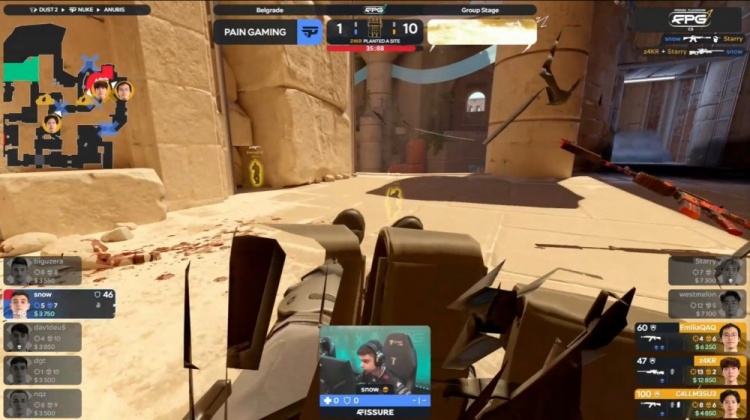Image resolution: width=750 pixels, height=420 pixels.
Task: Select biguzera's player card
Action: (42, 270)
